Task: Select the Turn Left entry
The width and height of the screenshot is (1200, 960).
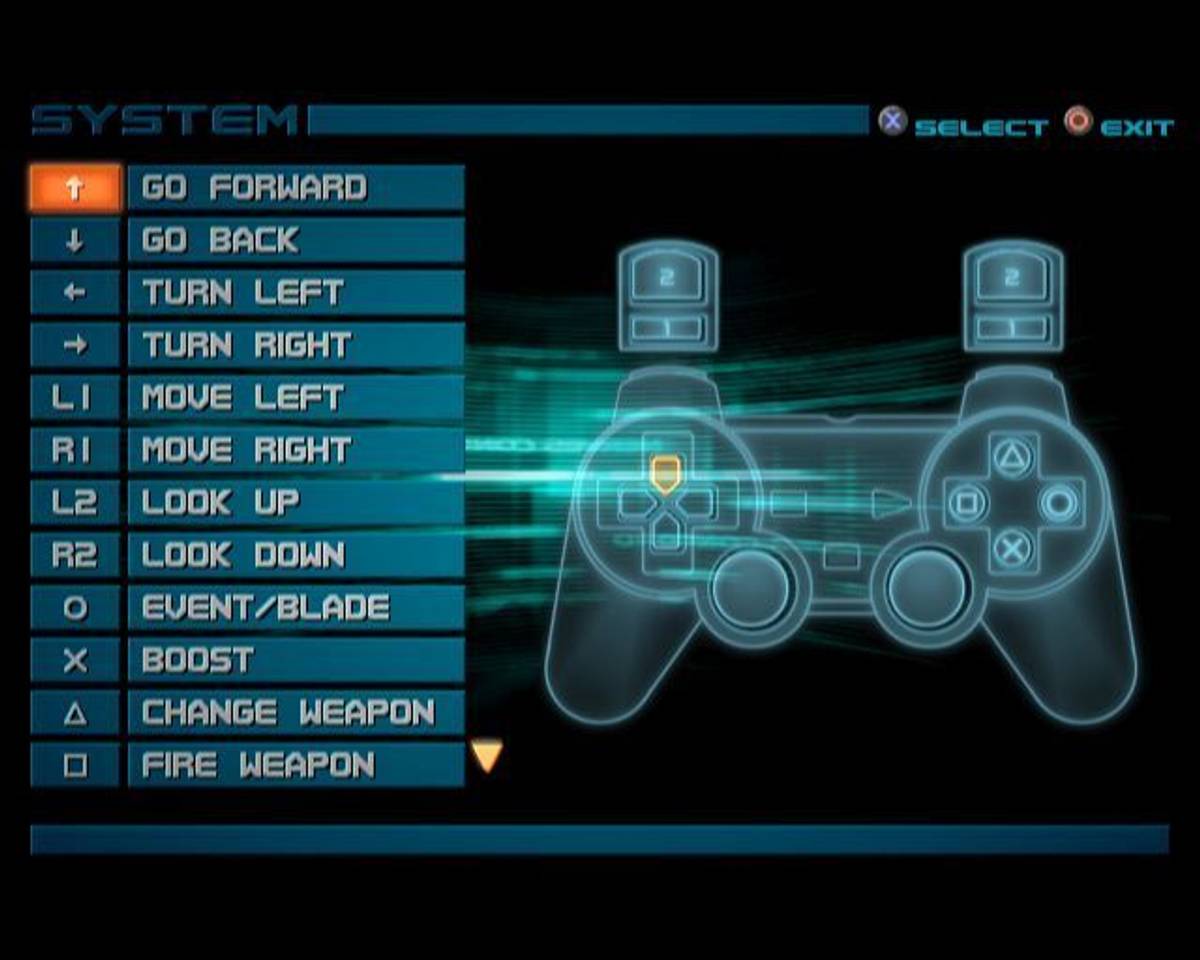Action: pyautogui.click(x=296, y=293)
